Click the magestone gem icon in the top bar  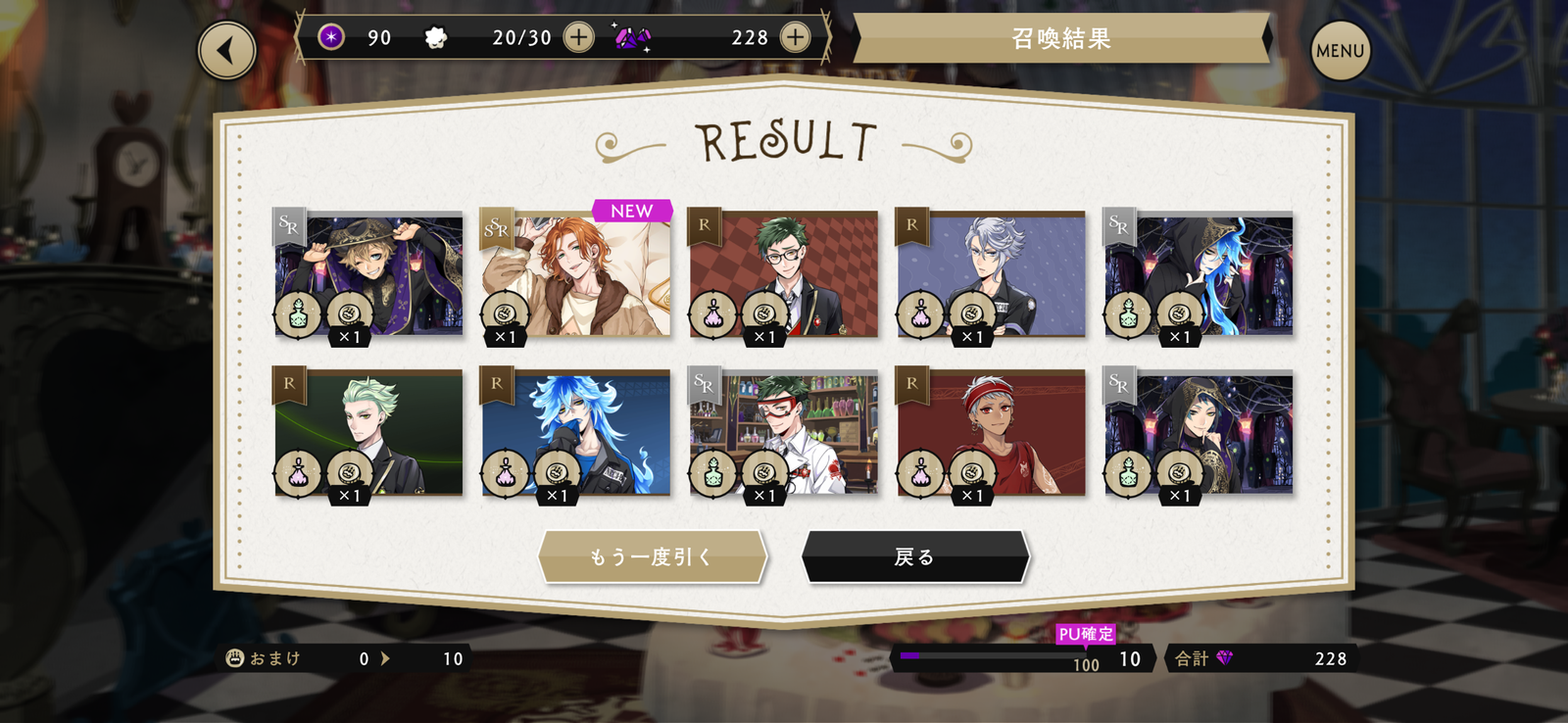[x=630, y=37]
